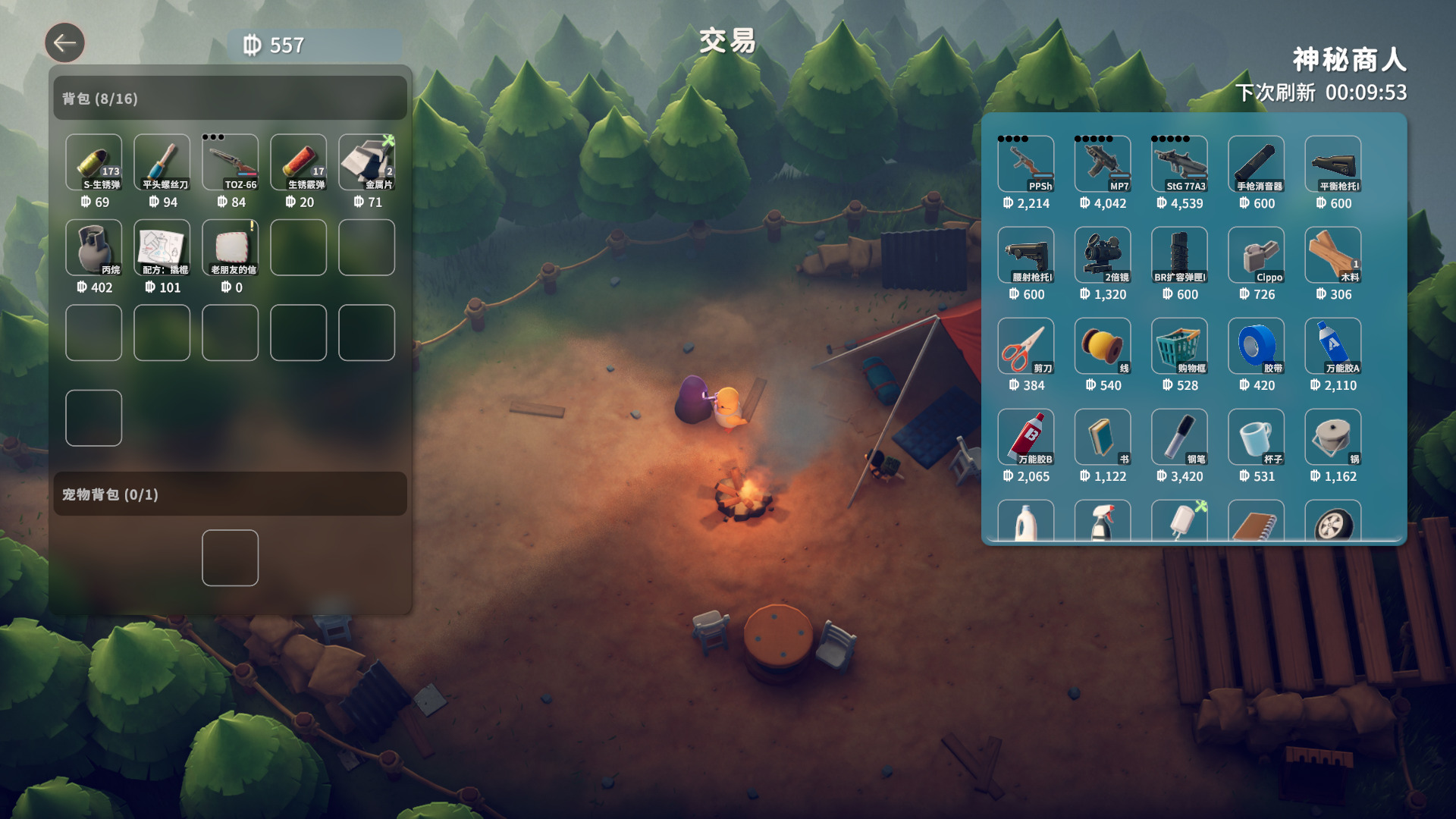Screen dimensions: 1456x819
Task: Buy the PPSh from the merchant
Action: point(1025,164)
